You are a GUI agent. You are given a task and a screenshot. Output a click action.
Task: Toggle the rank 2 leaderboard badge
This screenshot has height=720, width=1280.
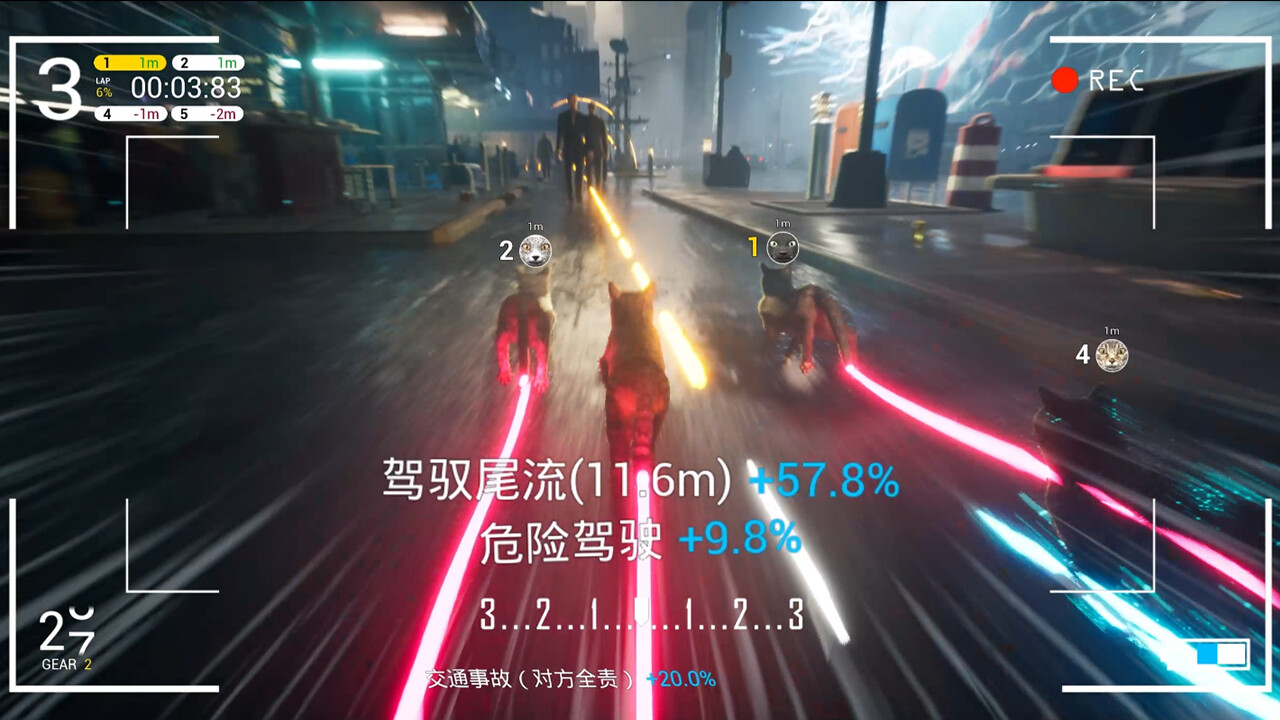[x=210, y=62]
